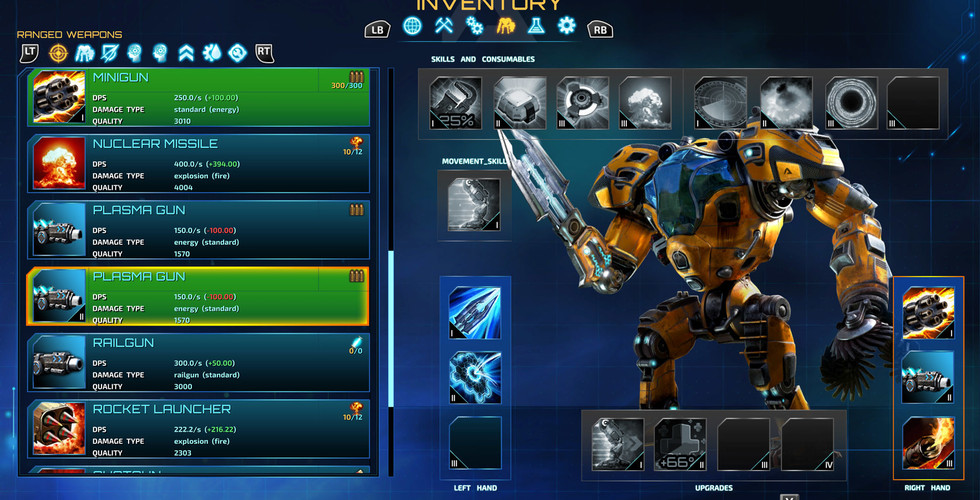The width and height of the screenshot is (980, 500).
Task: Open the single gear settings tab
Action: pyautogui.click(x=568, y=26)
